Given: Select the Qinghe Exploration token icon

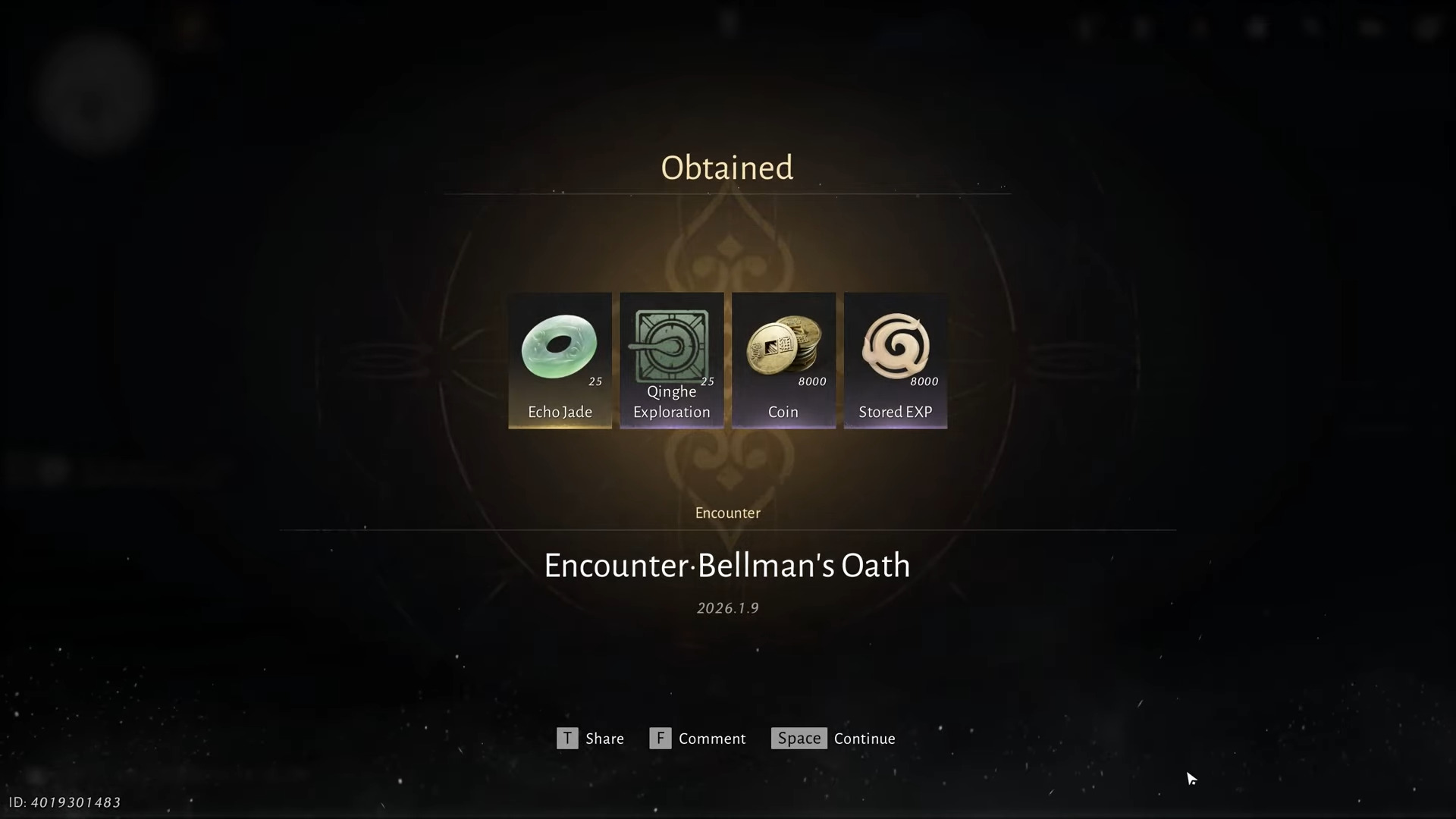Looking at the screenshot, I should (670, 345).
